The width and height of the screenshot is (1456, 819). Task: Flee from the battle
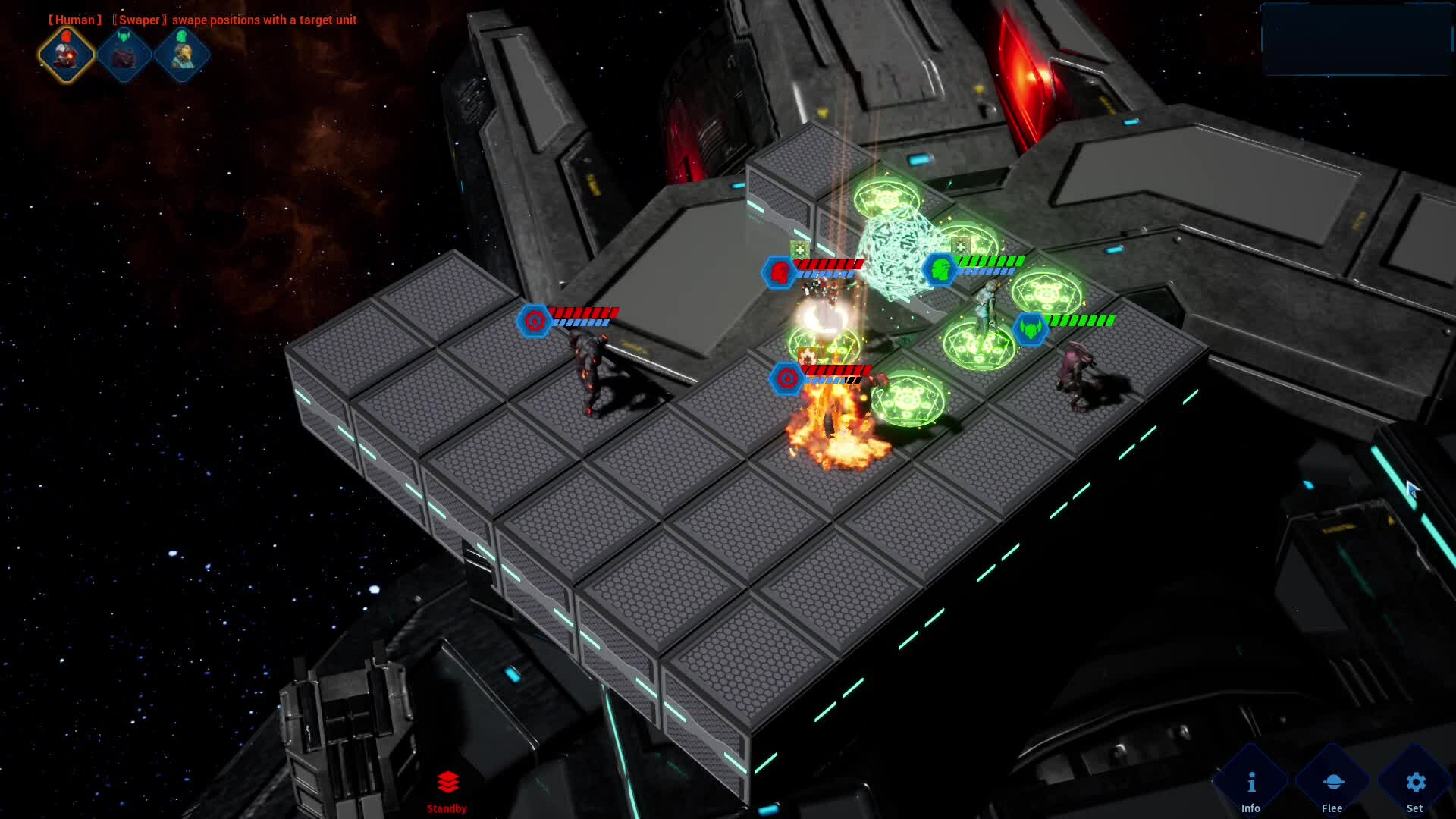pyautogui.click(x=1332, y=787)
